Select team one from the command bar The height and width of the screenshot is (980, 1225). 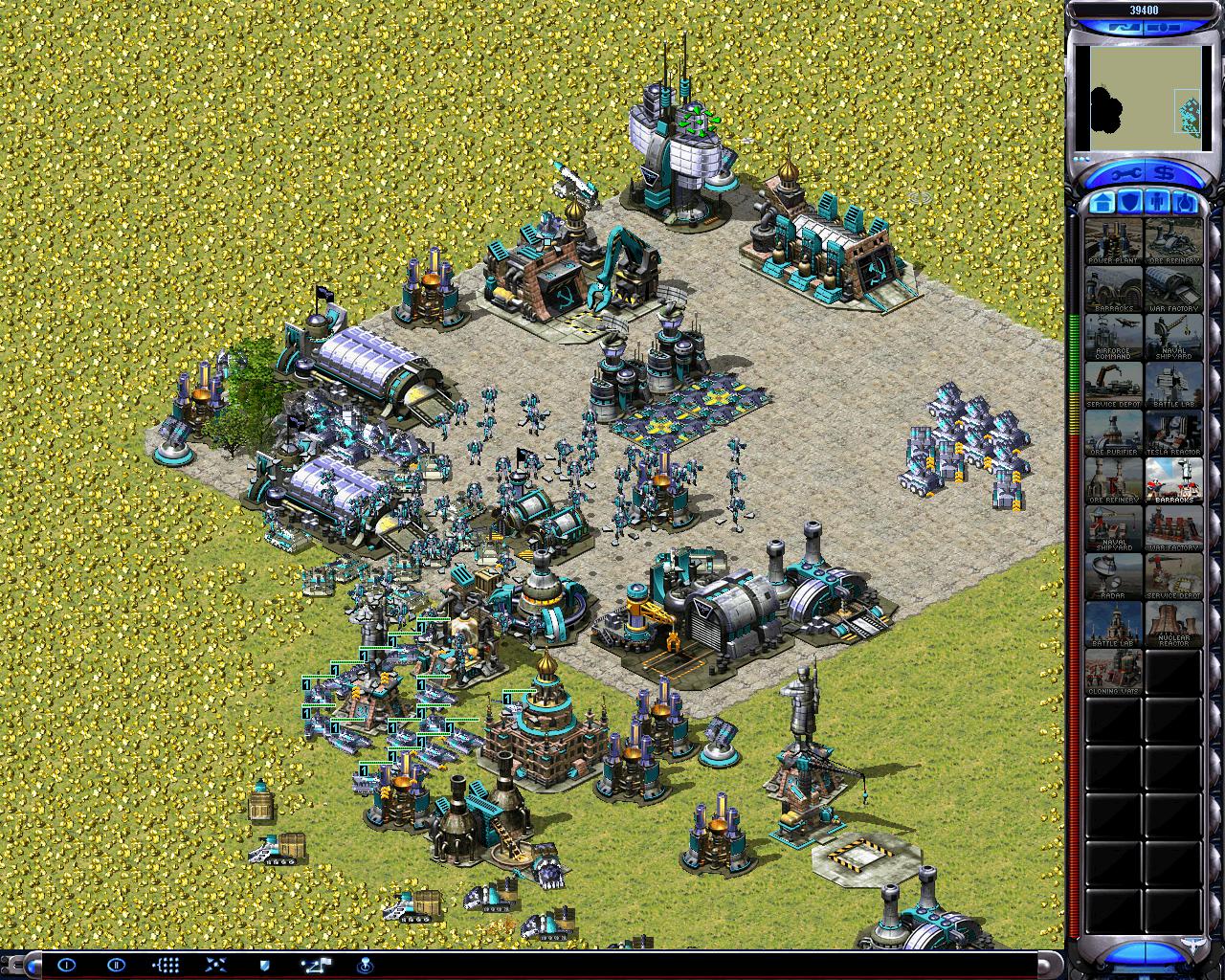pos(66,965)
